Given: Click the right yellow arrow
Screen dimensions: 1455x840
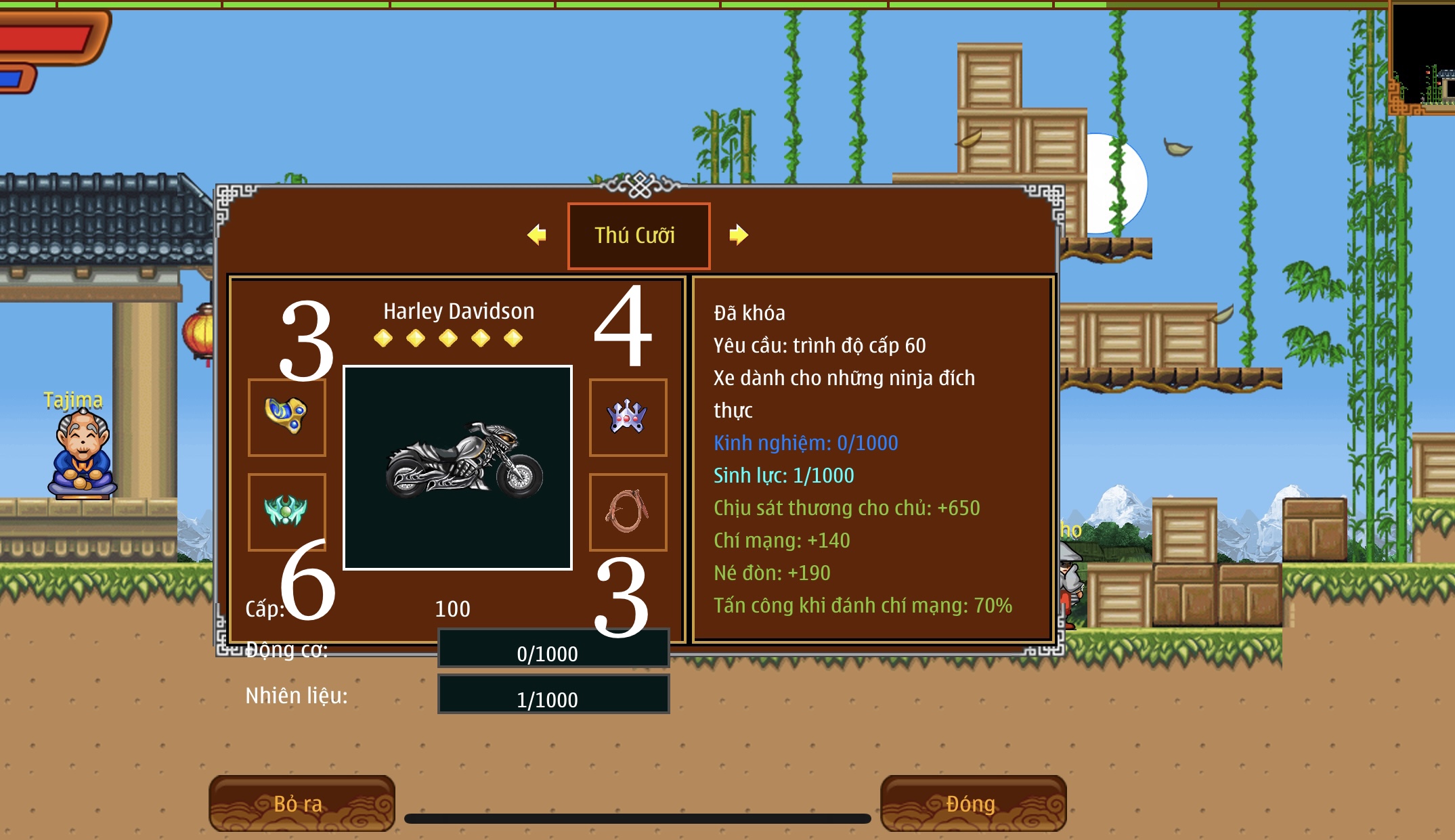Looking at the screenshot, I should [x=738, y=235].
